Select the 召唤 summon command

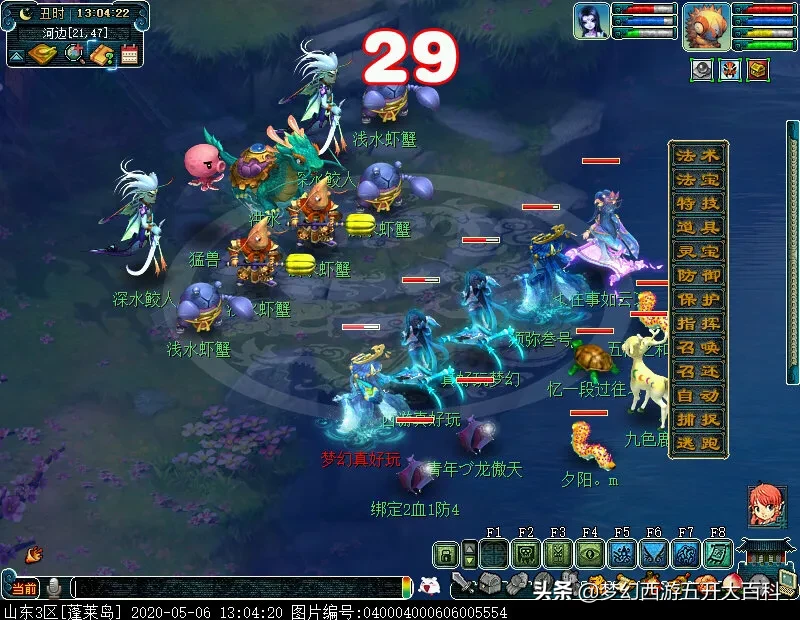[x=698, y=348]
